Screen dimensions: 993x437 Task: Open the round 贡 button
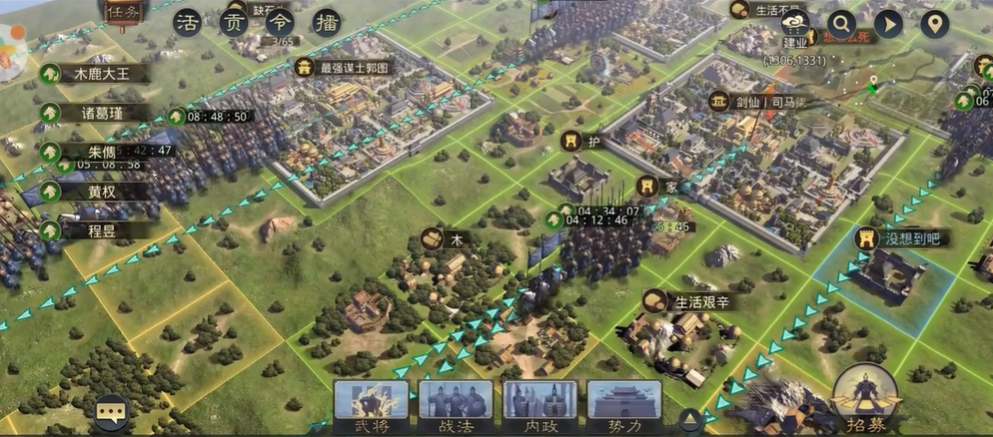(233, 23)
